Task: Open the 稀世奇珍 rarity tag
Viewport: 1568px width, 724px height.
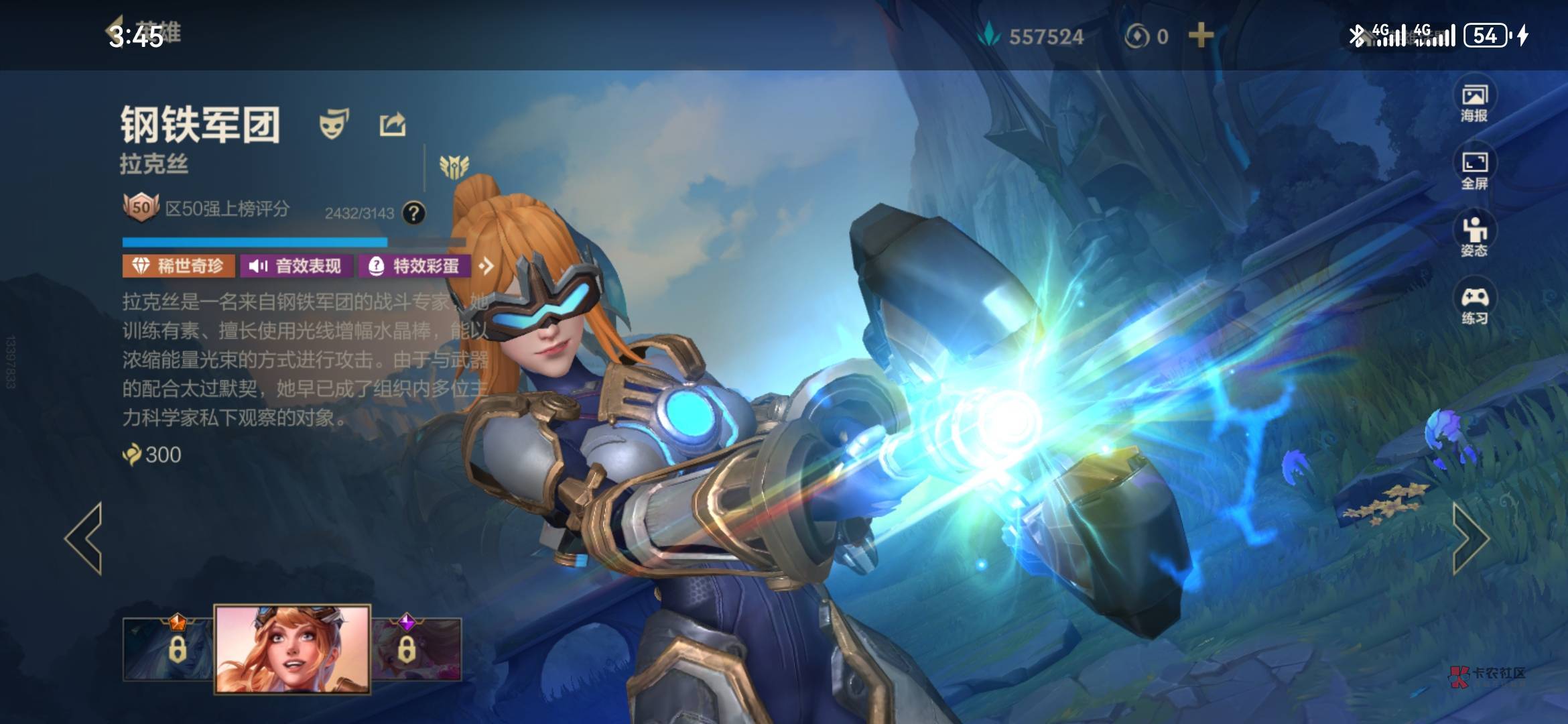Action: 178,266
